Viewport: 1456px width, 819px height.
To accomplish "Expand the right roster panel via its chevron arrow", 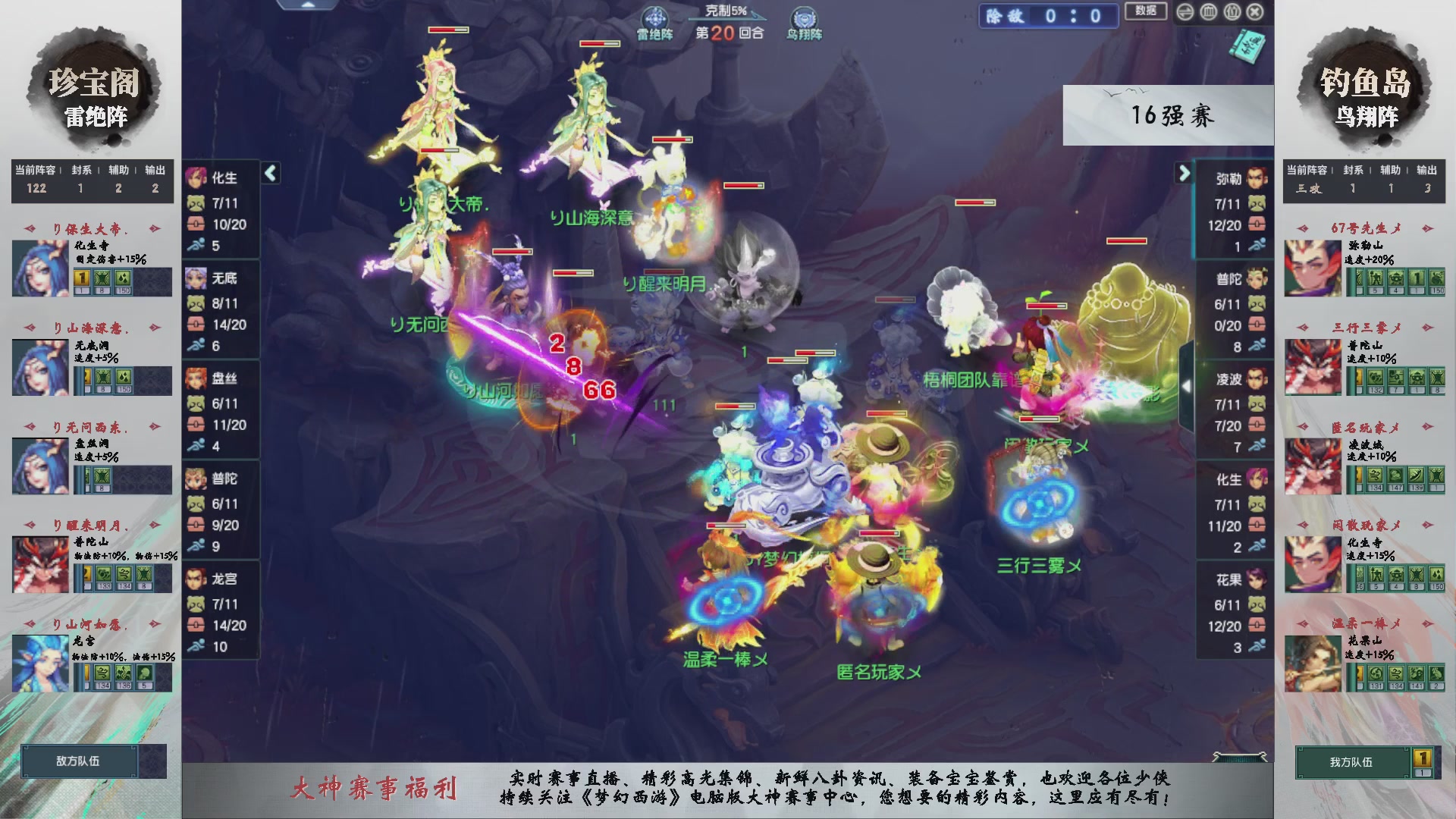I will (1185, 173).
